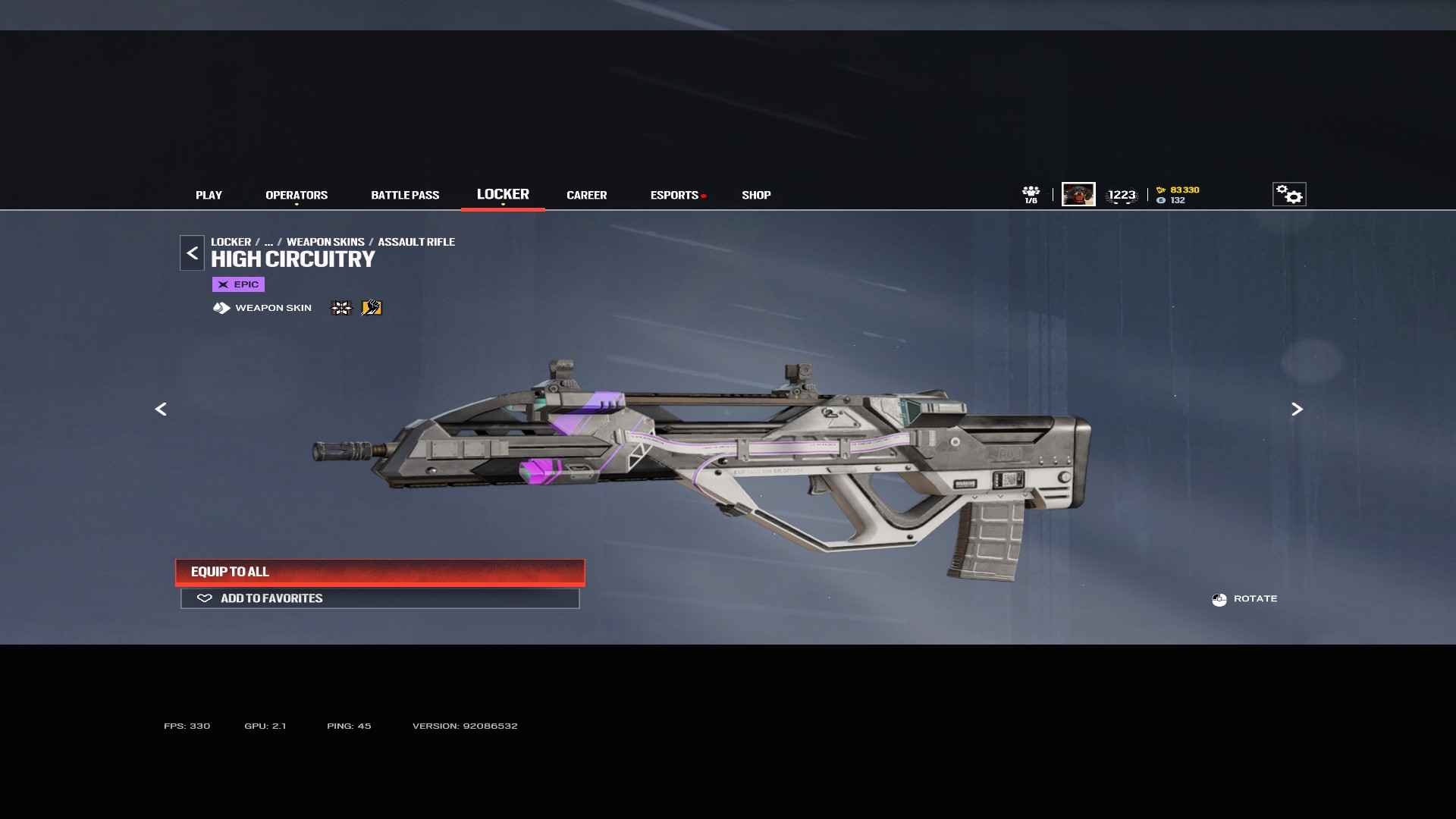Screen dimensions: 1456x819
Task: Open settings with the gear icon
Action: click(1289, 194)
